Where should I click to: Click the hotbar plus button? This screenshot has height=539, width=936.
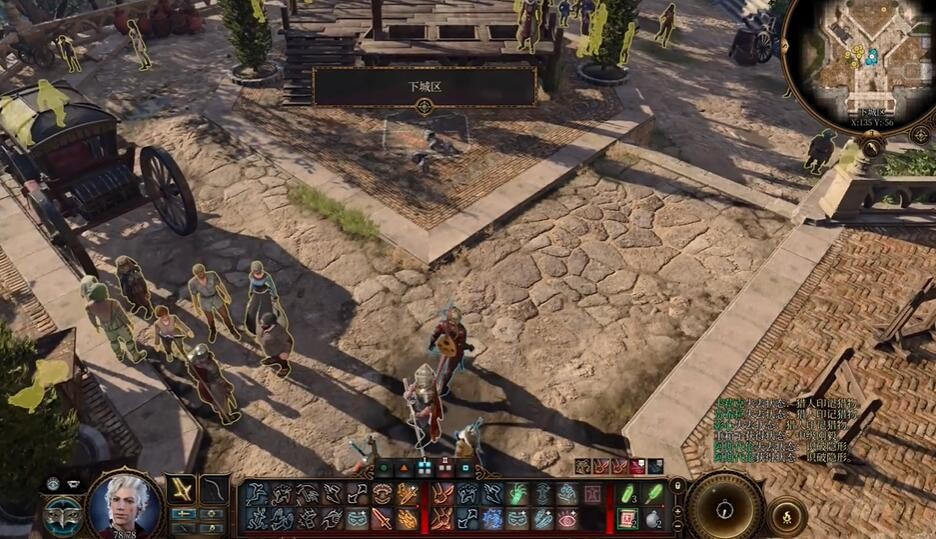click(678, 509)
